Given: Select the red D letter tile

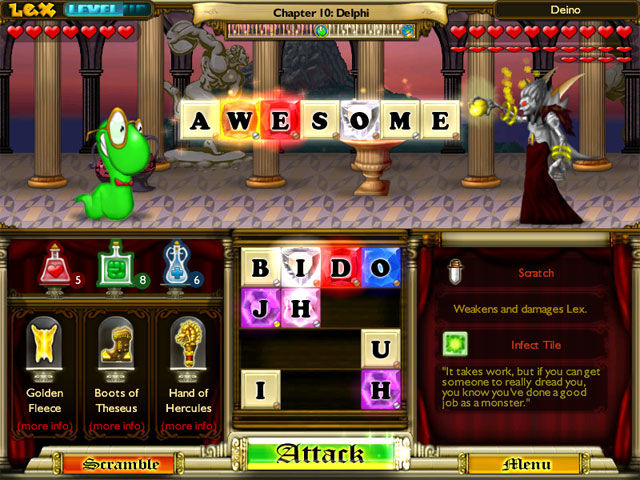Looking at the screenshot, I should click(x=340, y=268).
